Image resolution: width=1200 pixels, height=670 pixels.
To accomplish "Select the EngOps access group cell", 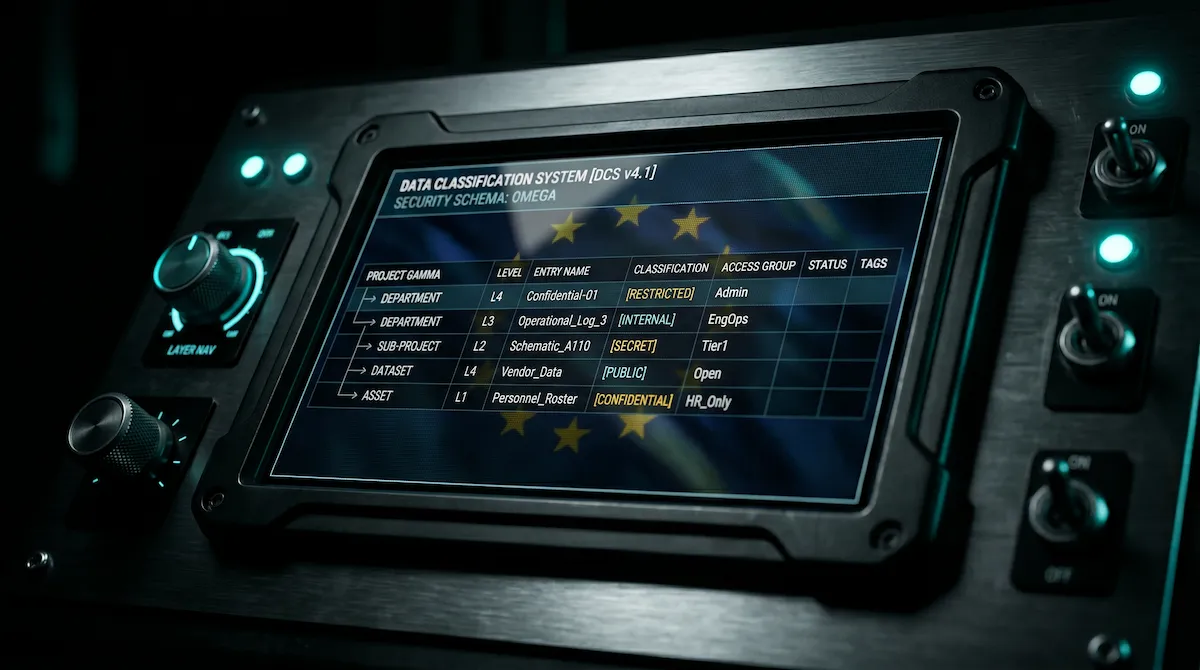I will [728, 320].
